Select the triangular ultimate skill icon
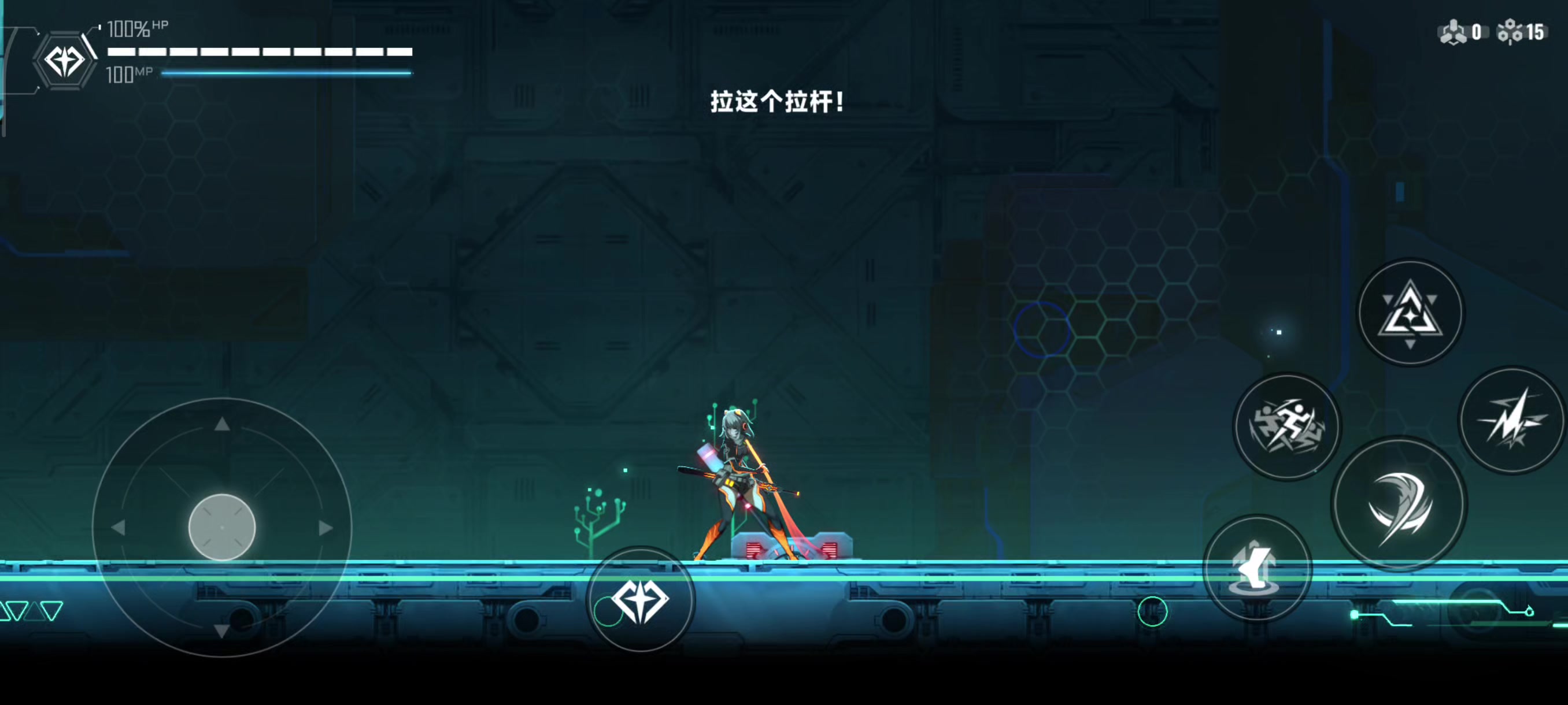The height and width of the screenshot is (705, 1568). pyautogui.click(x=1411, y=312)
